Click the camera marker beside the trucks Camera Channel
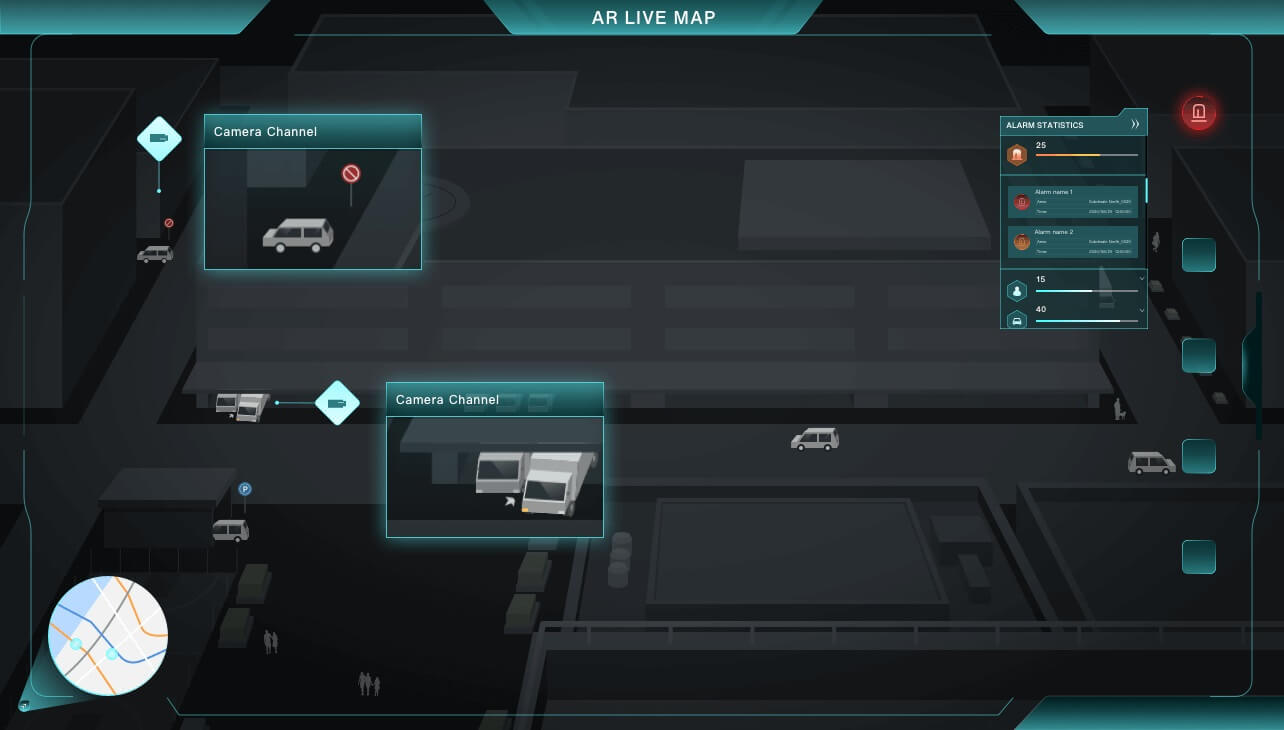The height and width of the screenshot is (730, 1284). 337,403
